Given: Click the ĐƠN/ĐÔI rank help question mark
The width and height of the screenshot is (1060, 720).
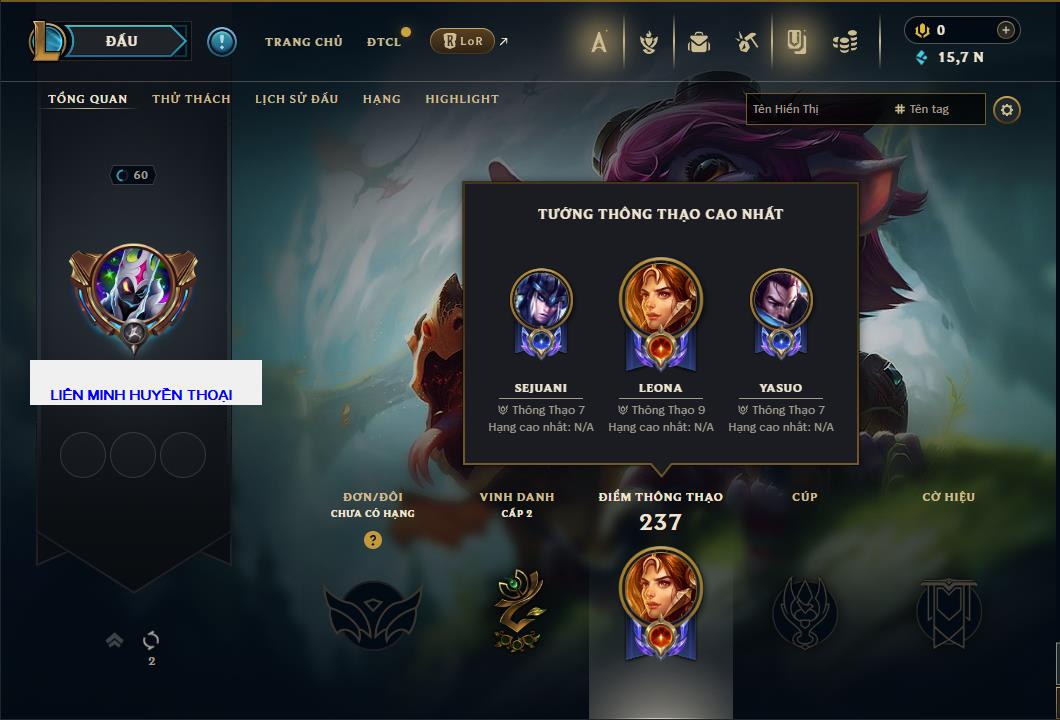Looking at the screenshot, I should pos(373,540).
